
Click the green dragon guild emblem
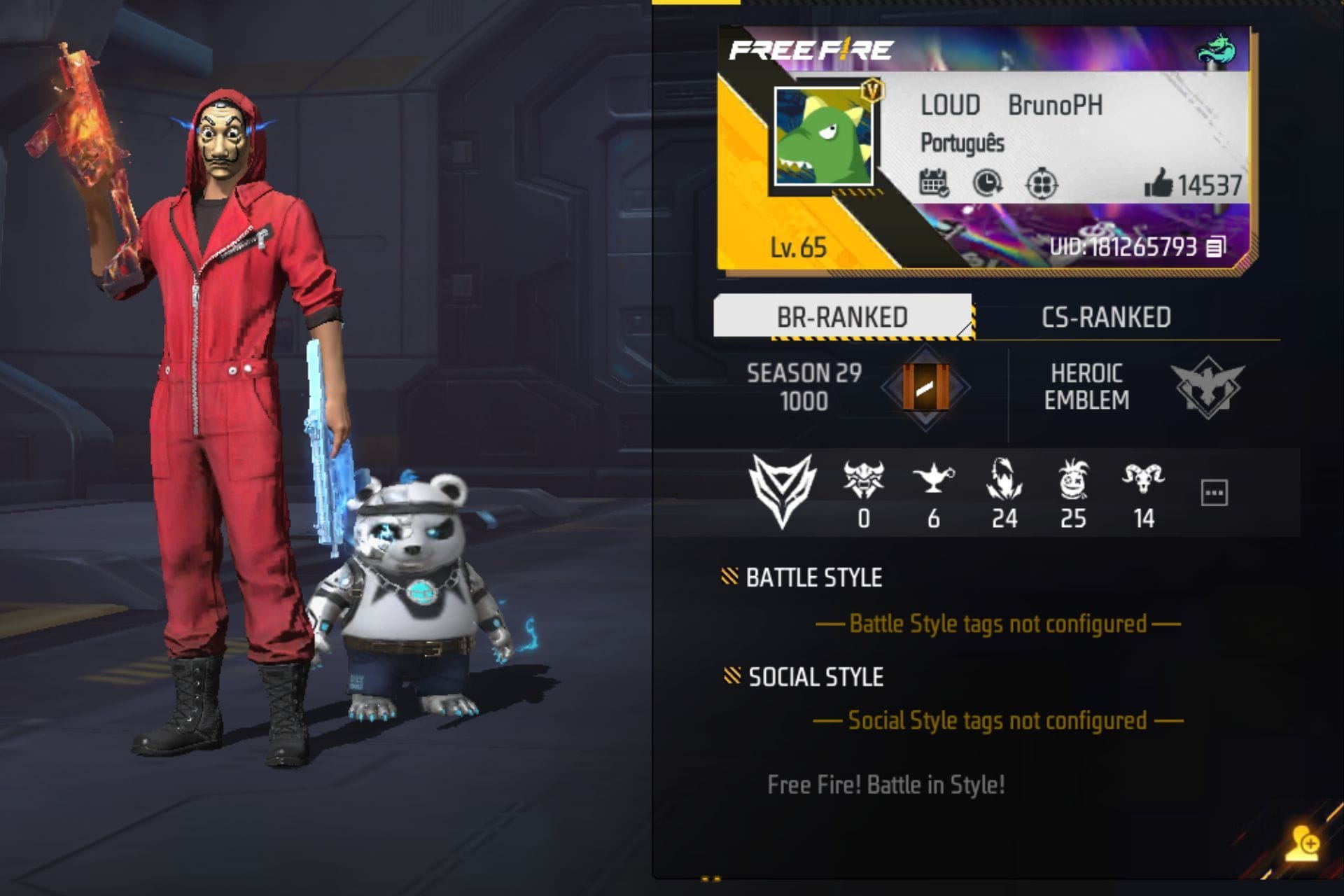tap(1216, 50)
